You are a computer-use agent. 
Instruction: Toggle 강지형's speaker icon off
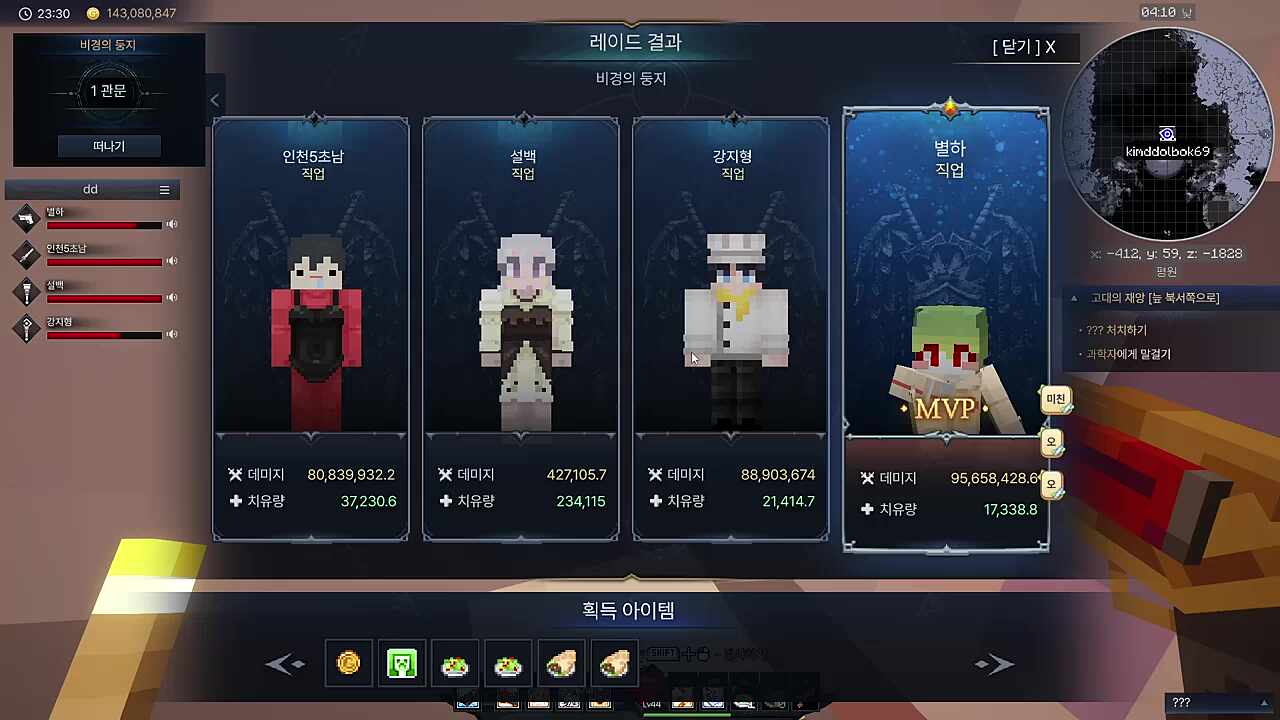coord(171,335)
